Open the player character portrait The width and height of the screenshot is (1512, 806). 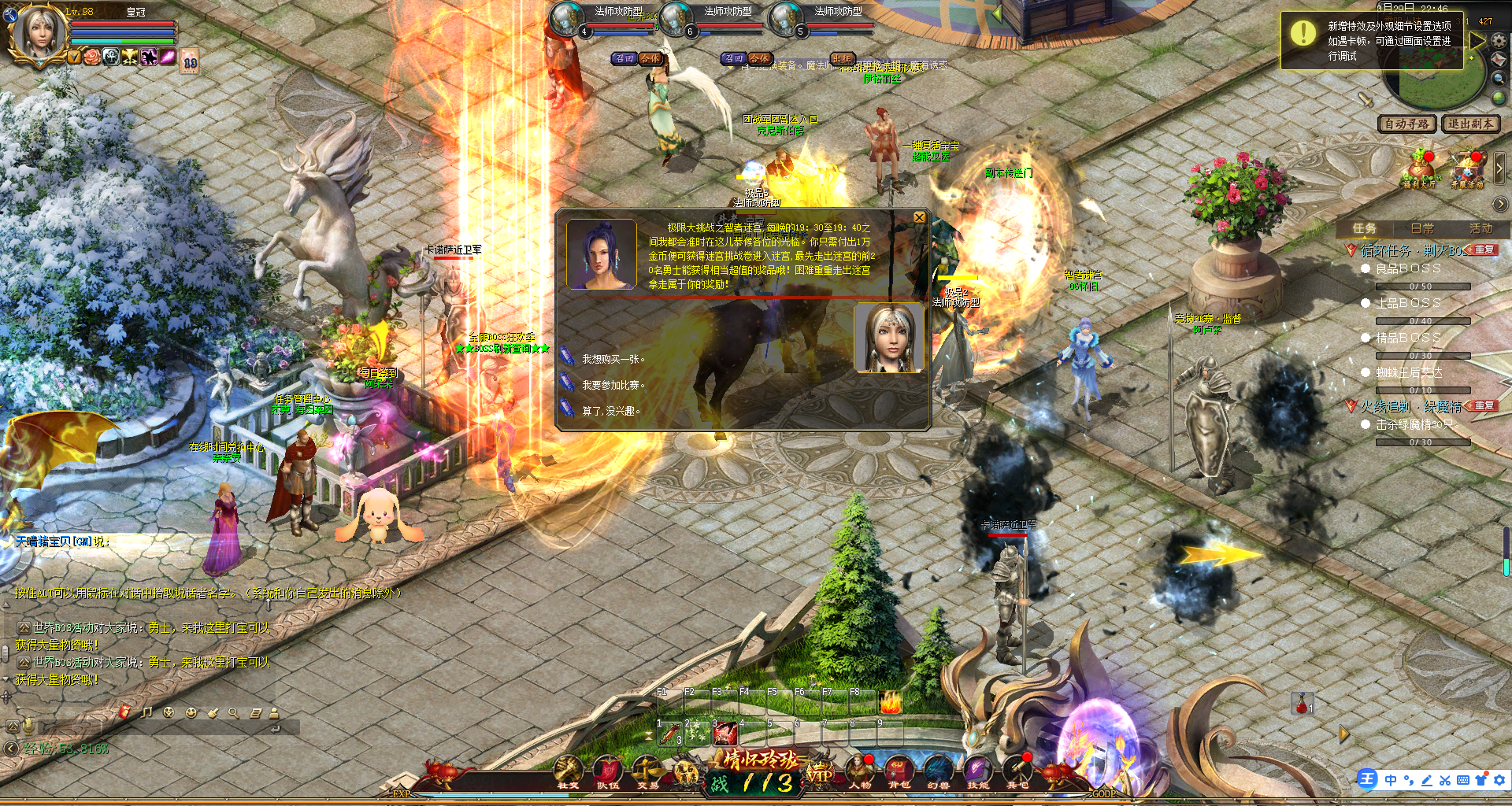(x=37, y=33)
